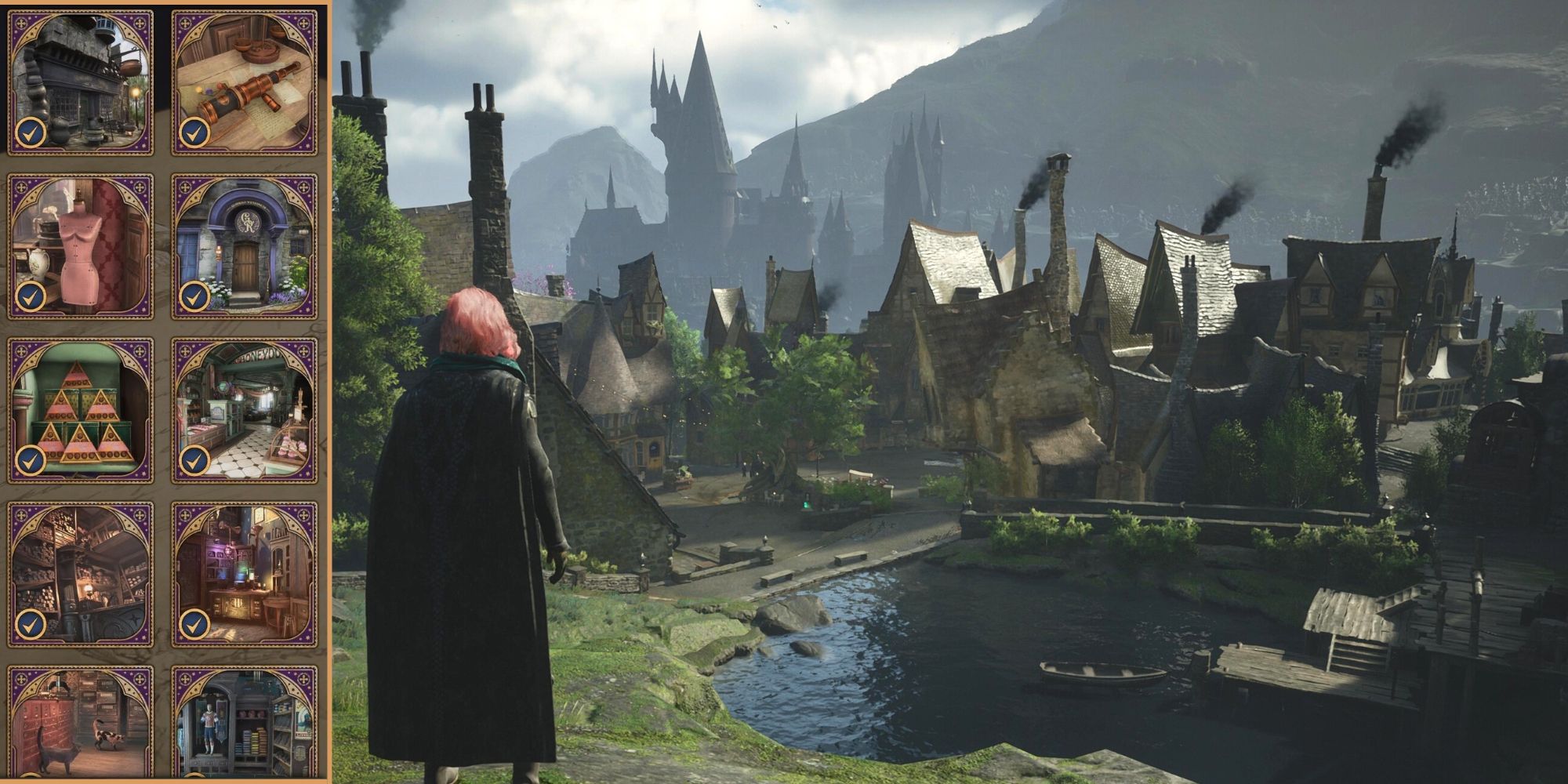Screen dimensions: 1568x784
Task: Select the purple arched doorway card
Action: tap(244, 246)
